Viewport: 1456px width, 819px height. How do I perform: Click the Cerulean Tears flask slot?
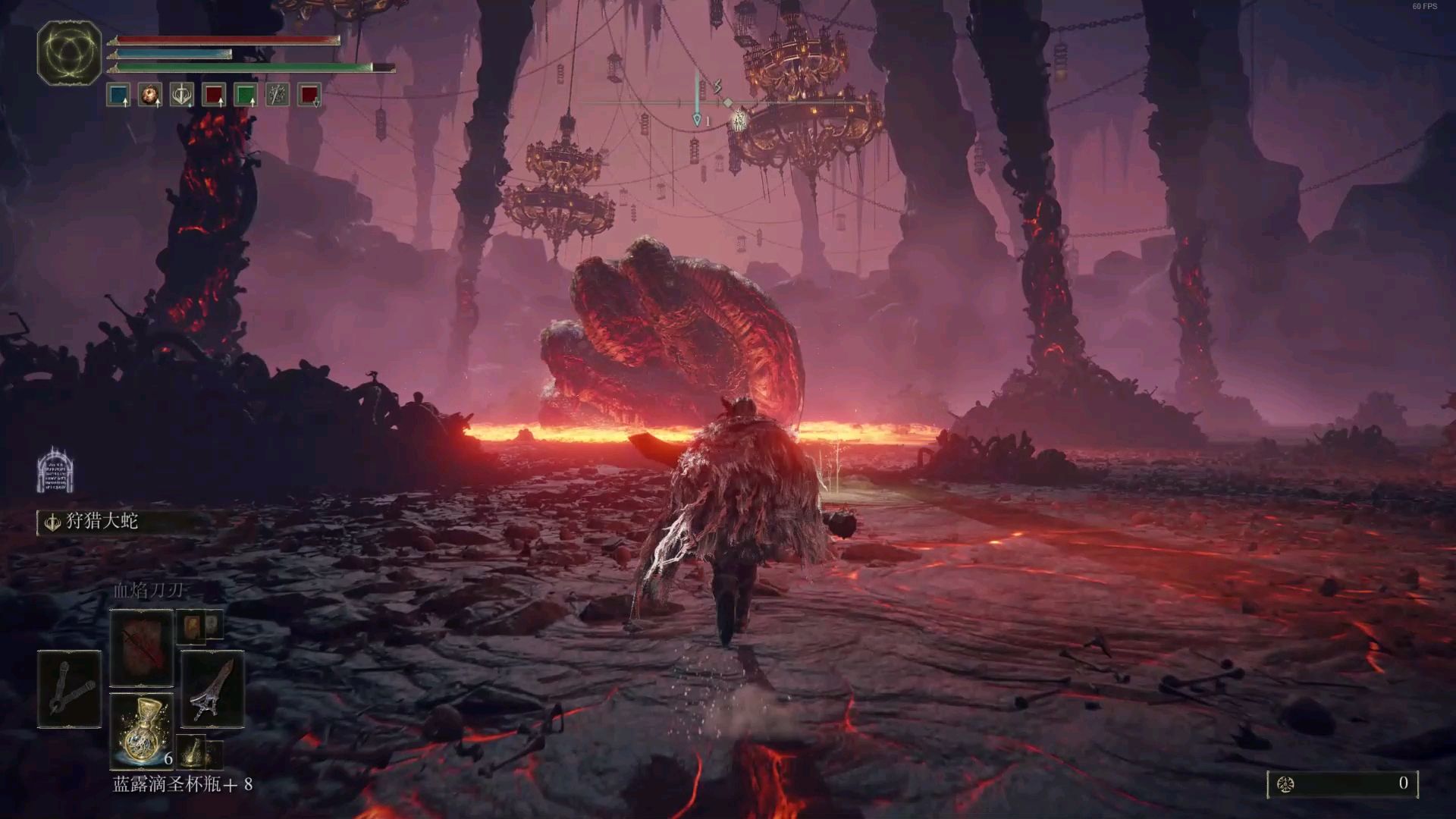coord(142,731)
